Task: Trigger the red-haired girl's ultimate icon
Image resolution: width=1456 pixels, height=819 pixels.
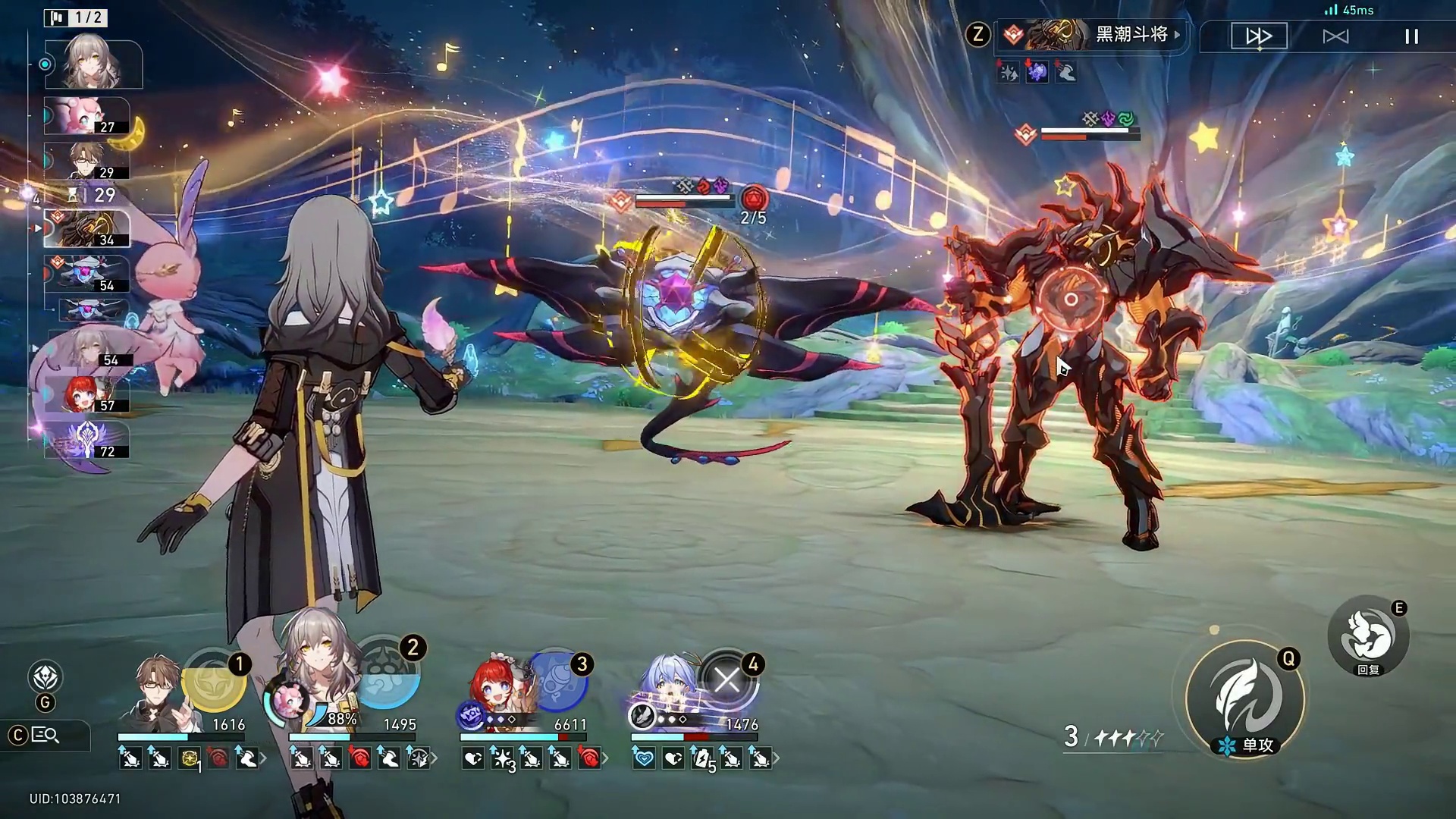Action: coord(560,679)
